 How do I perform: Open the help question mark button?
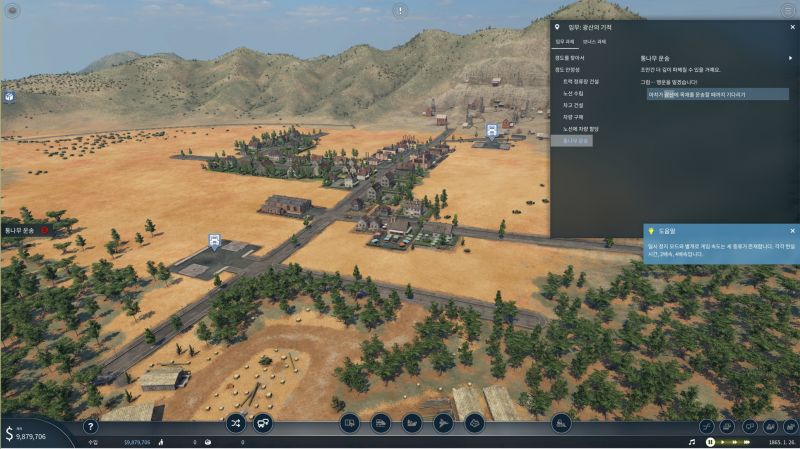[90, 426]
